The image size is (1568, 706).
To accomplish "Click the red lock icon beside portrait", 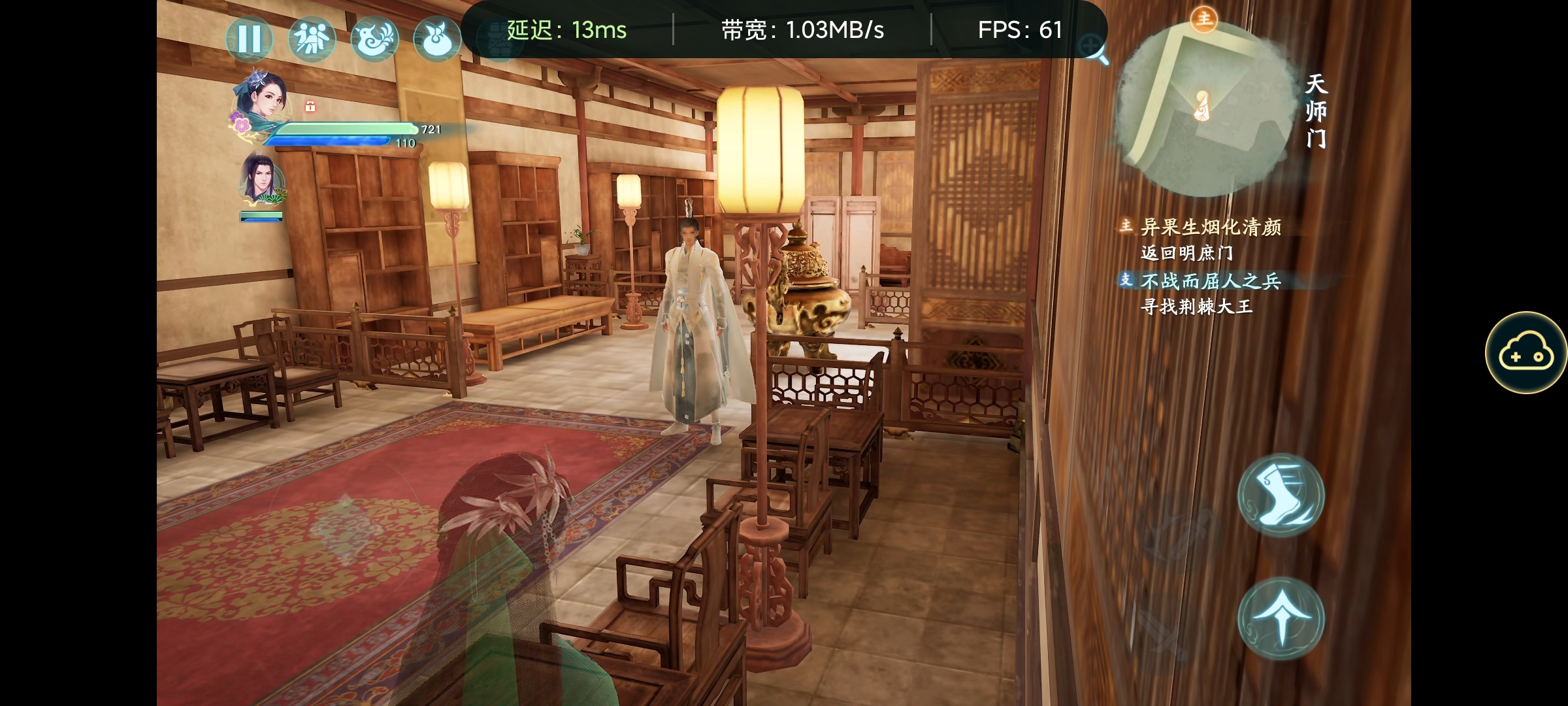I will click(x=310, y=106).
